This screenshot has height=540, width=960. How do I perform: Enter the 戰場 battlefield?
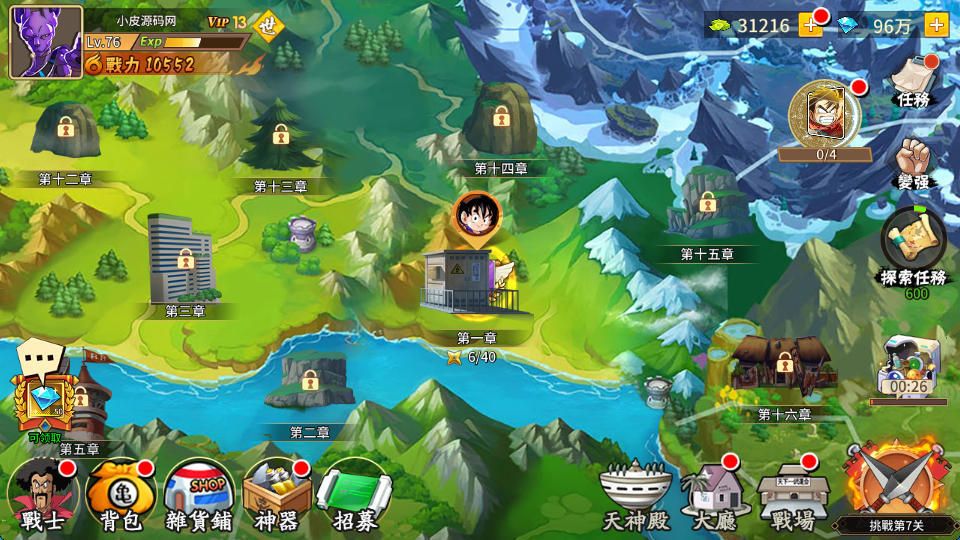(x=792, y=496)
